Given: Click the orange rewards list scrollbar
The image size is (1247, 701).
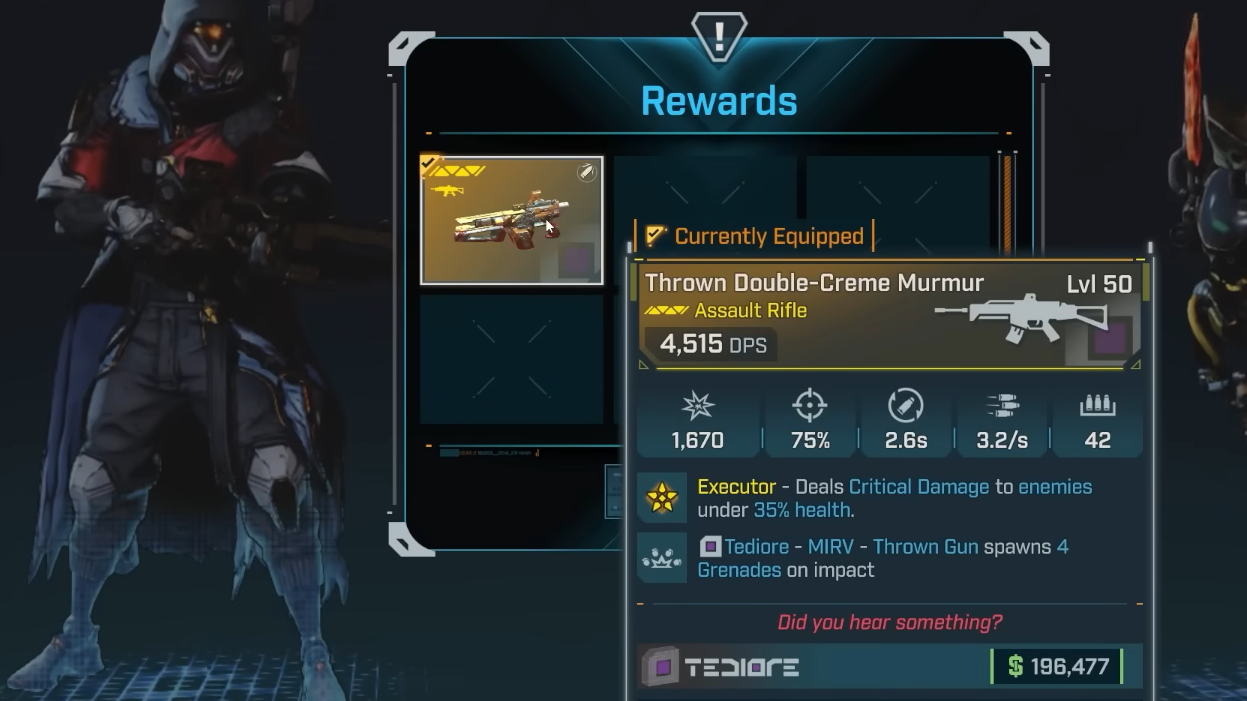Looking at the screenshot, I should tap(1007, 200).
